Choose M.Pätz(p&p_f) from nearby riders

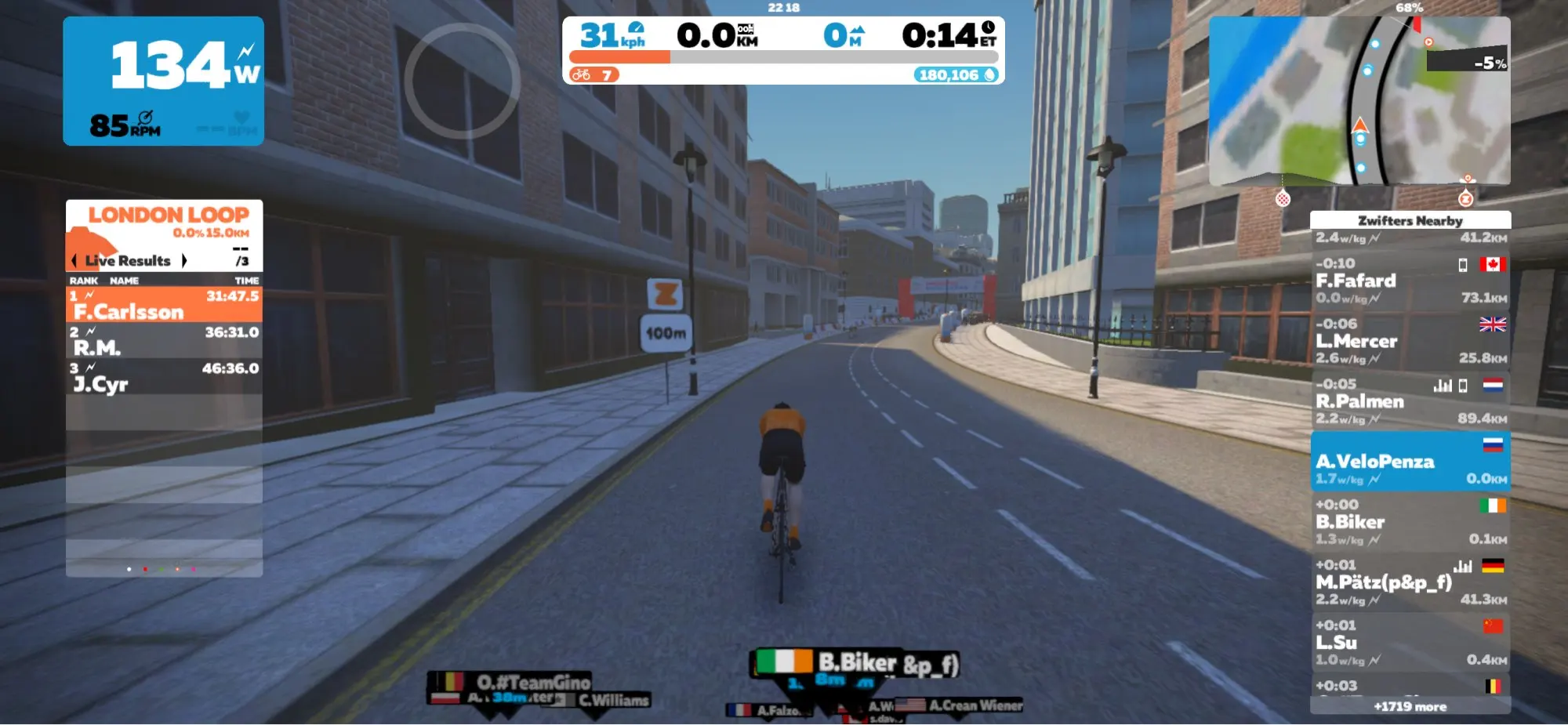pos(1410,582)
